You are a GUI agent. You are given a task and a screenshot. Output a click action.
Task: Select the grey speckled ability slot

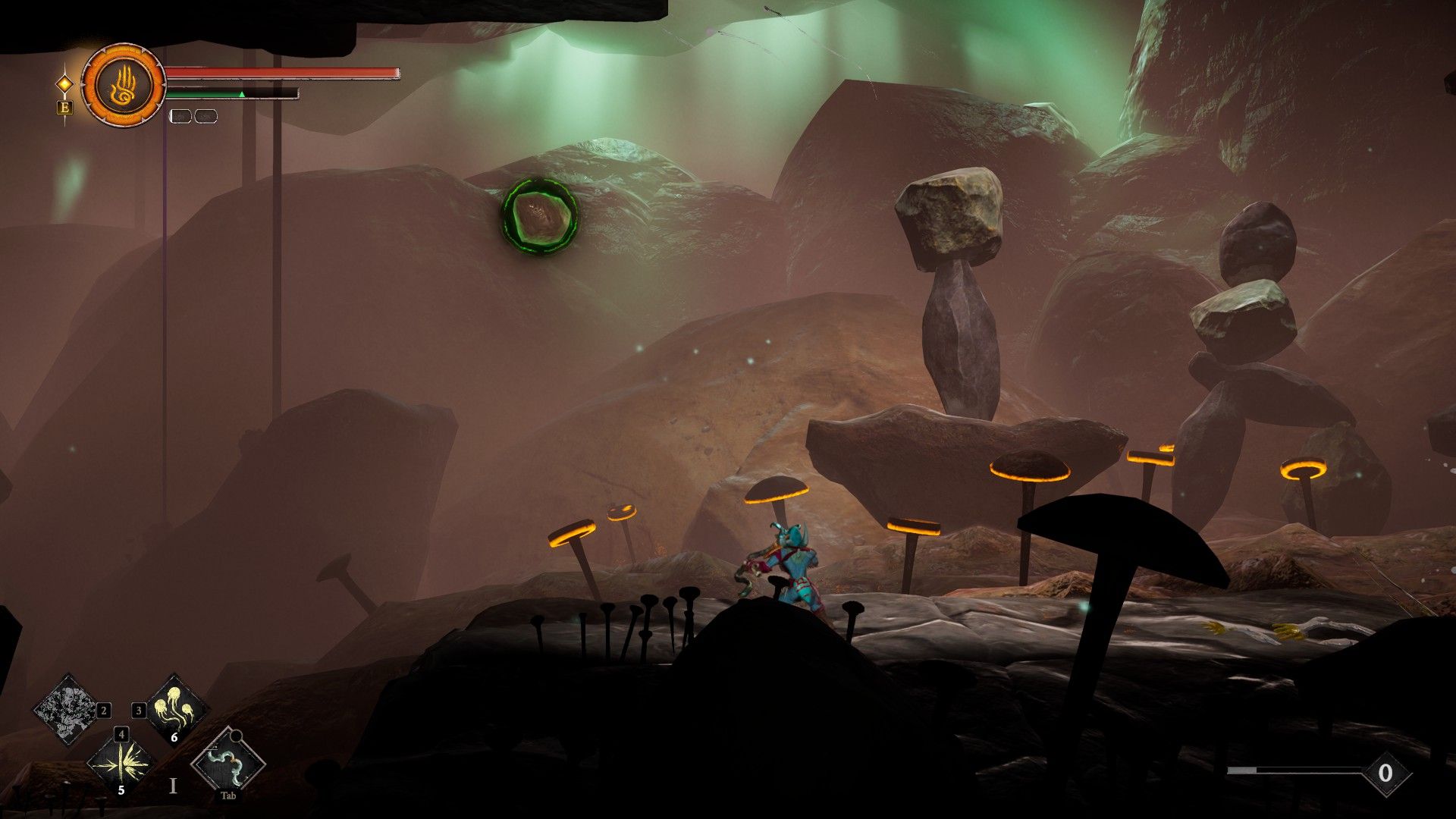[x=67, y=709]
